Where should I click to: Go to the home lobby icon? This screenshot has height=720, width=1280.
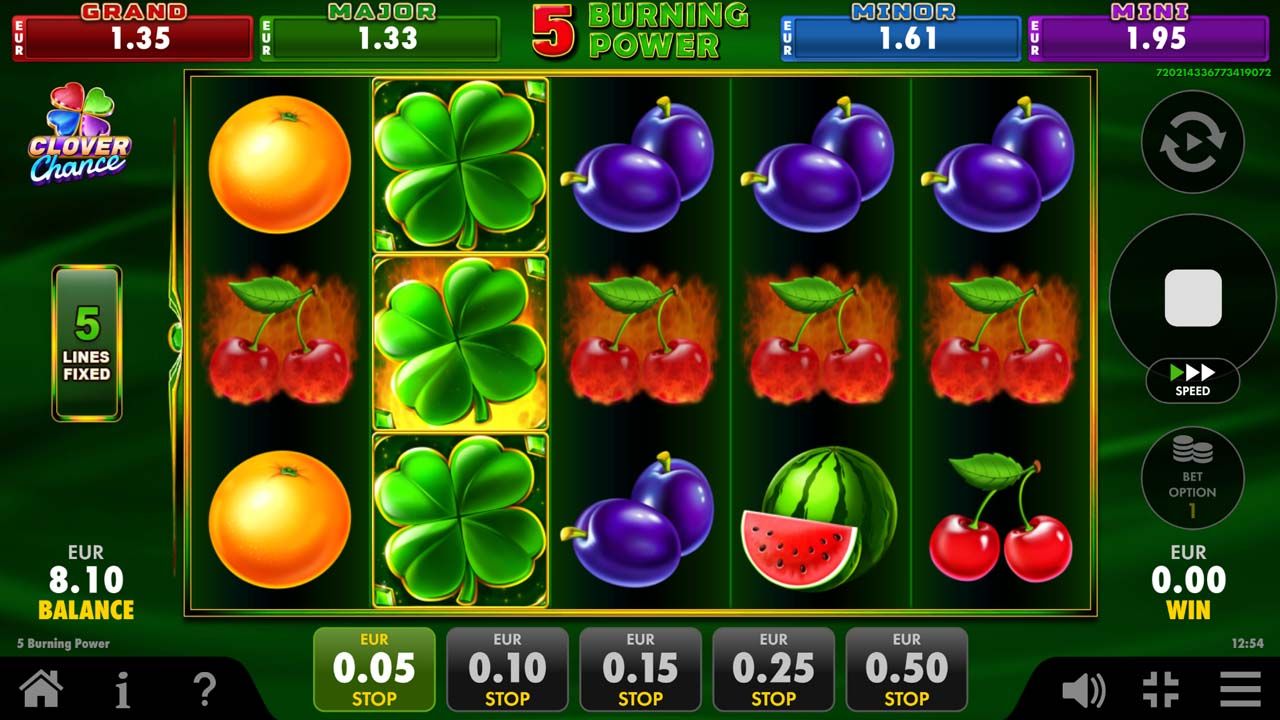pyautogui.click(x=41, y=689)
